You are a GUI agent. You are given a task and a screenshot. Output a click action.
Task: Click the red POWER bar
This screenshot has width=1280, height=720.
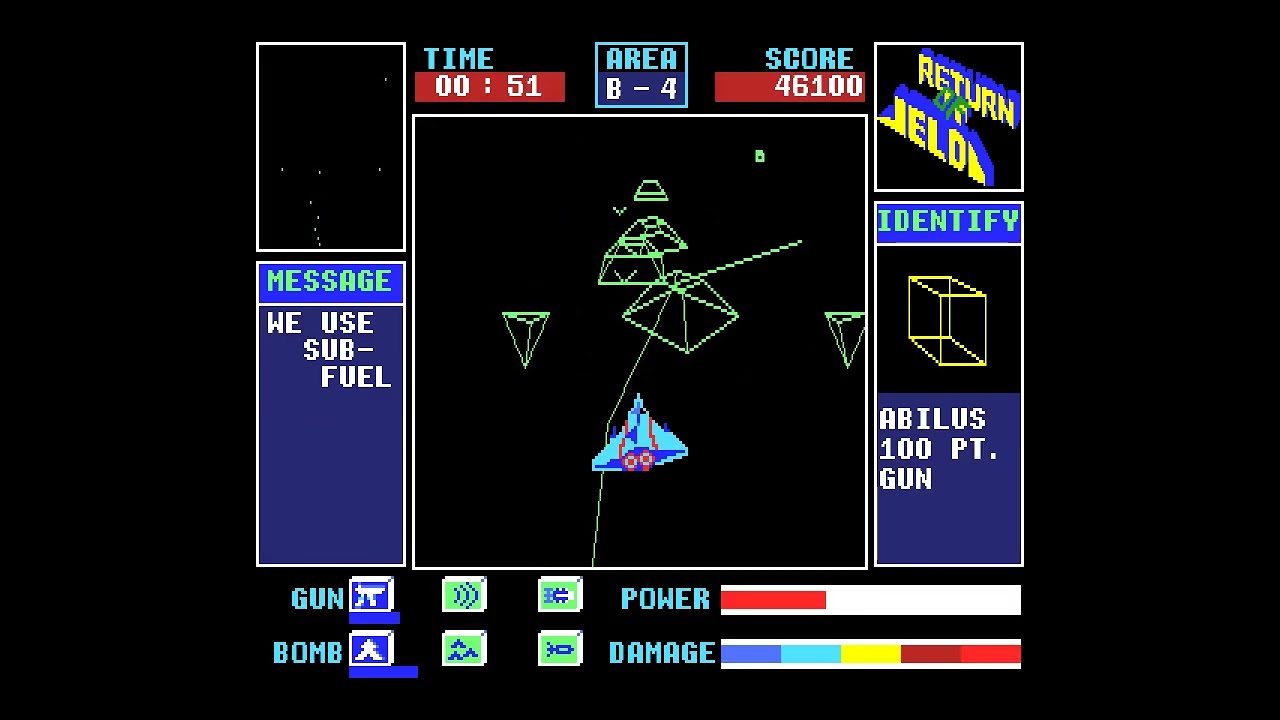click(x=775, y=599)
